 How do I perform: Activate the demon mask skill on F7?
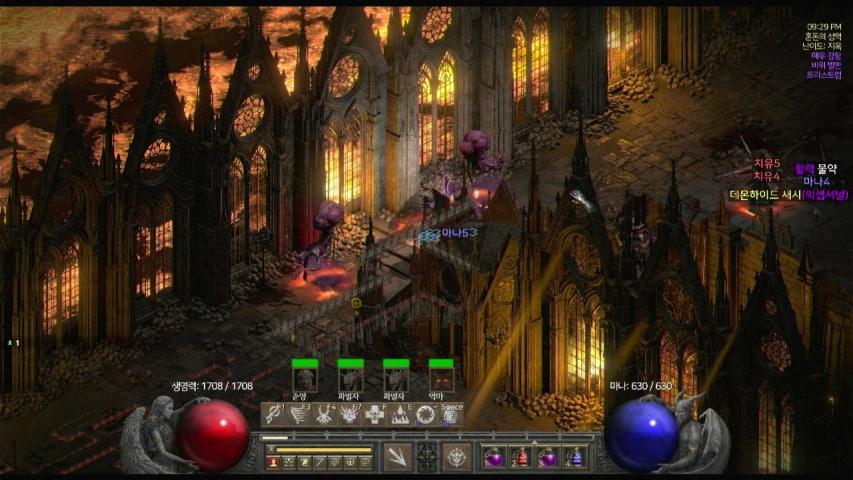click(x=349, y=414)
